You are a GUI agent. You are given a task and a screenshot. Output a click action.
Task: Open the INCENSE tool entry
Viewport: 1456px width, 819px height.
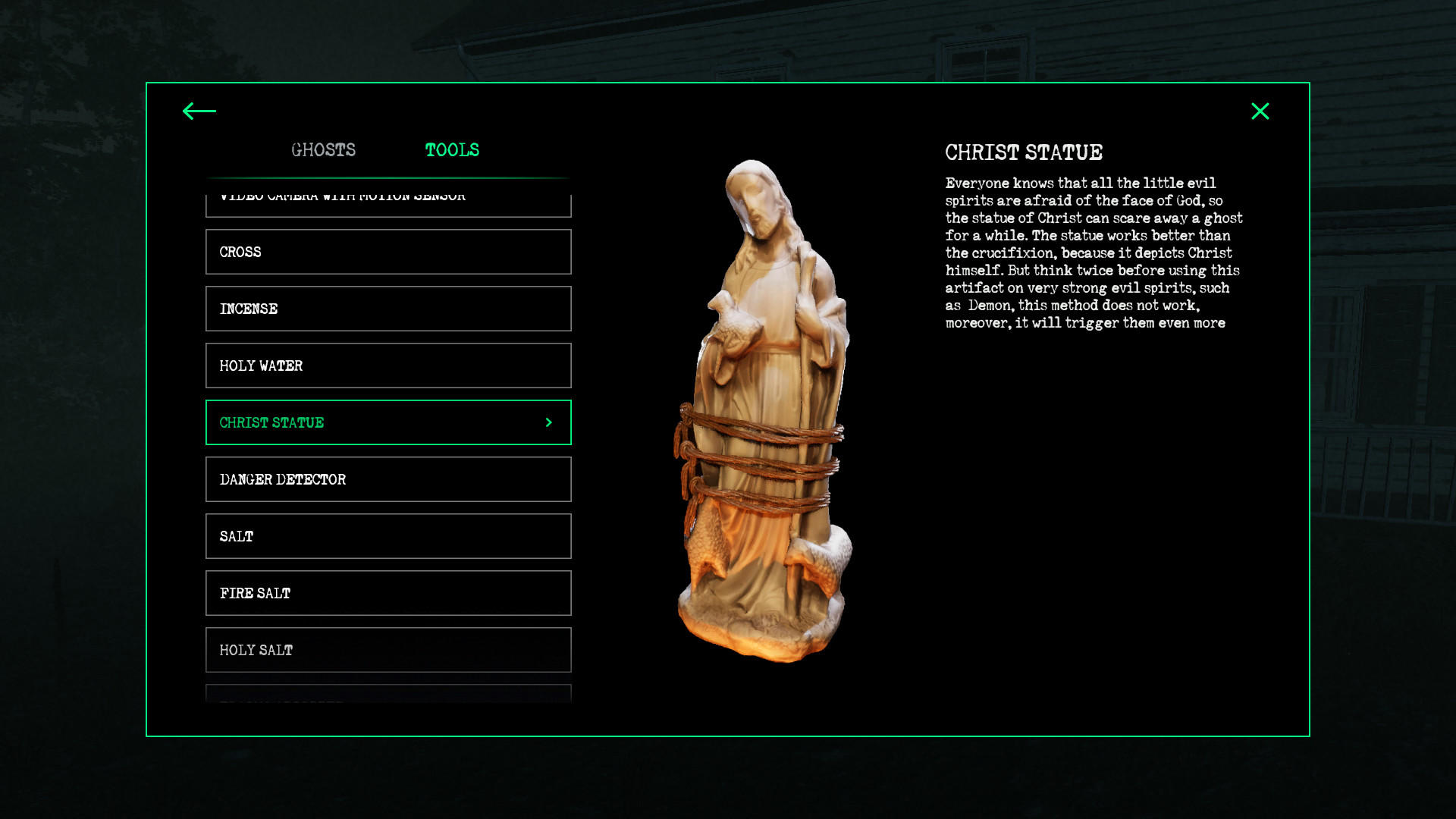pos(388,309)
